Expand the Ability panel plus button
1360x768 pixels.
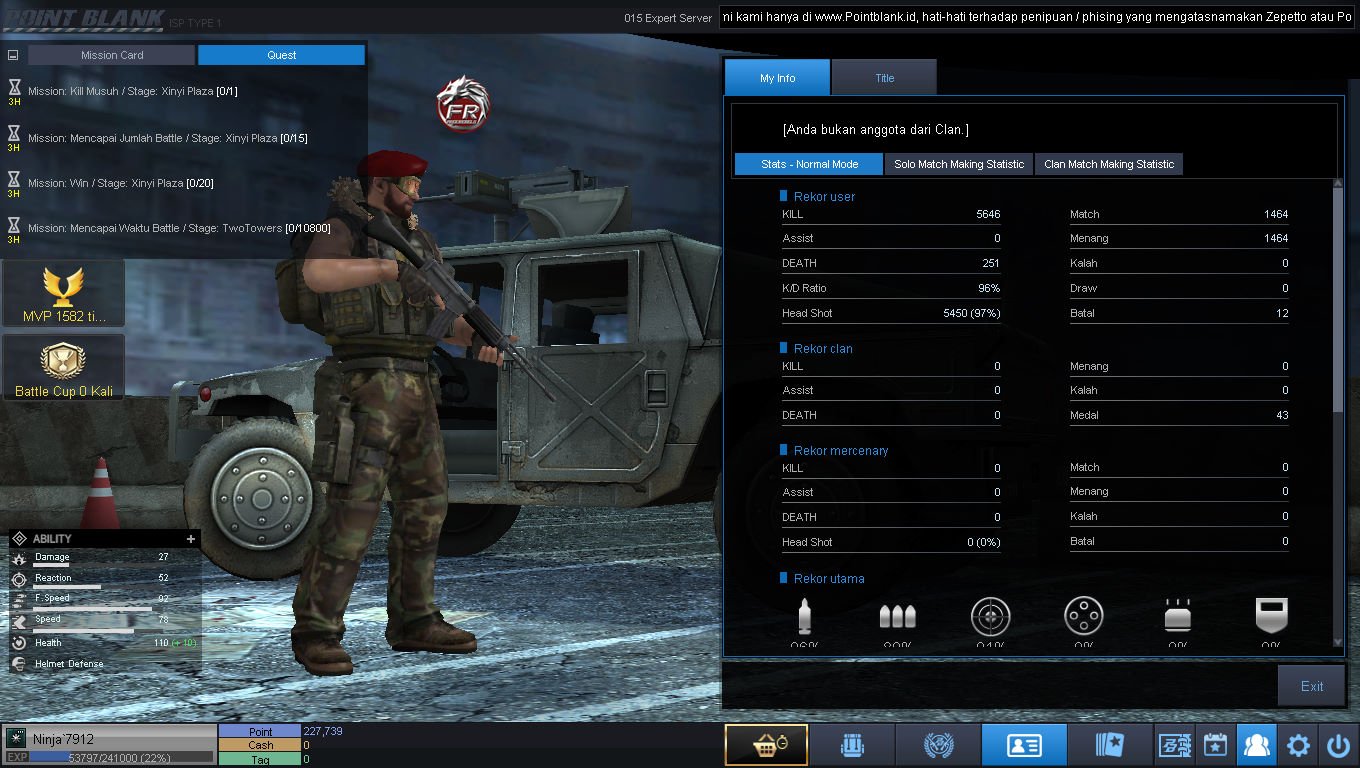coord(191,539)
